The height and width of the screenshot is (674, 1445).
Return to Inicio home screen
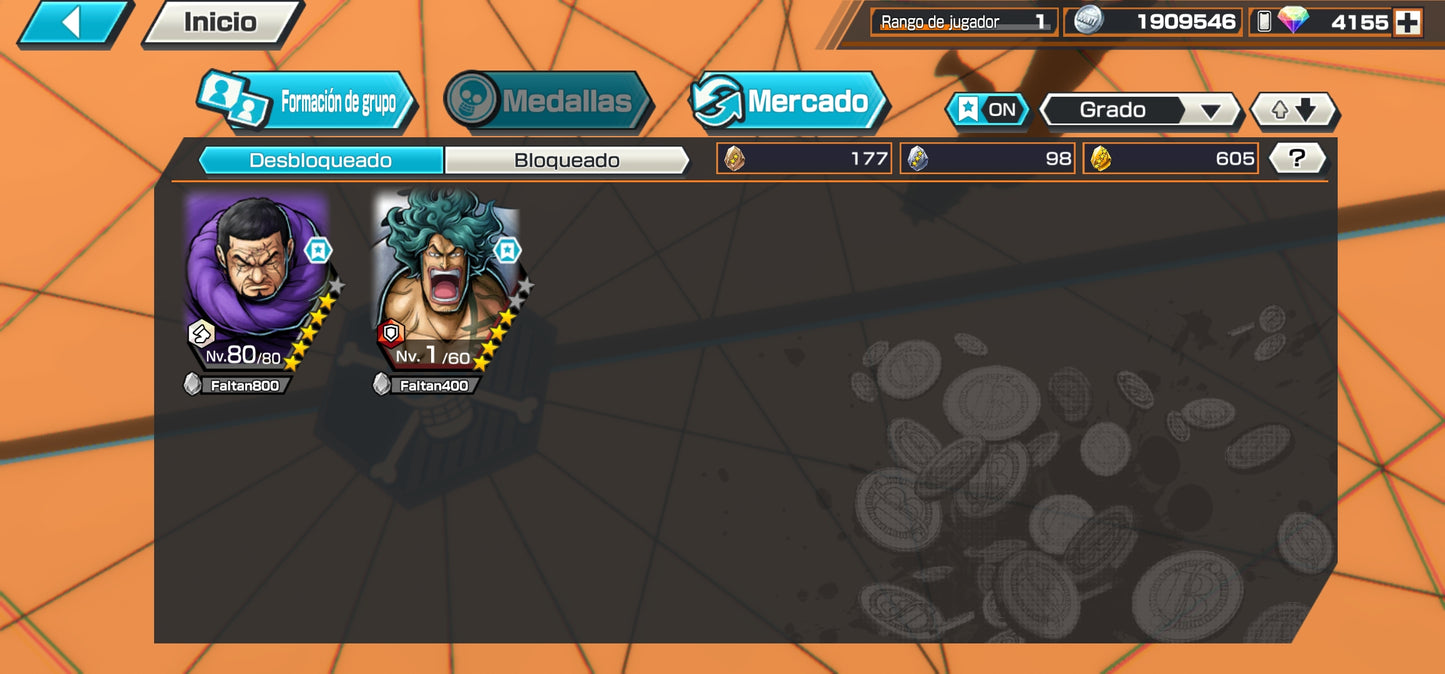(x=221, y=22)
